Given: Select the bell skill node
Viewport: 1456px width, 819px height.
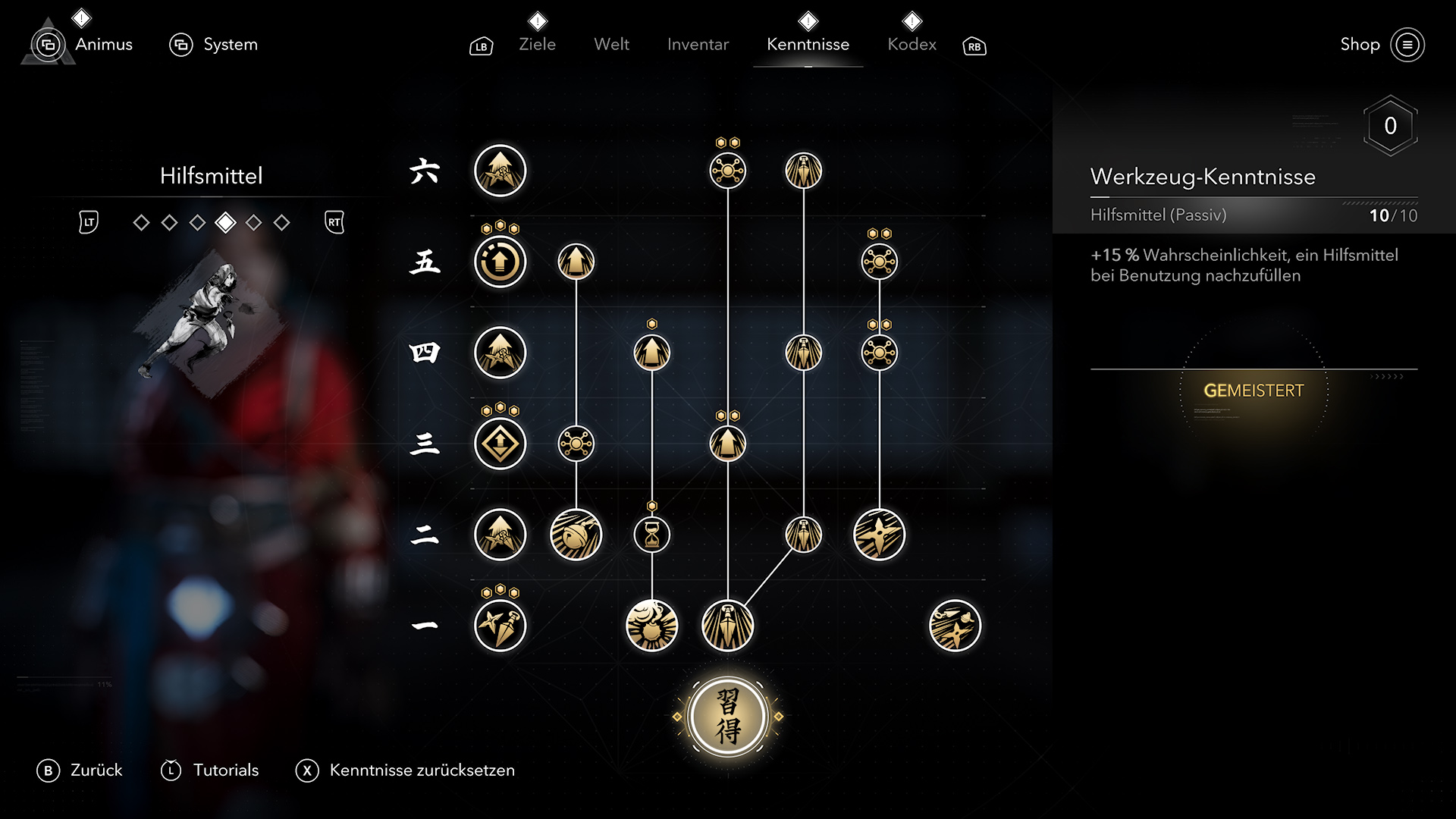Looking at the screenshot, I should (x=576, y=535).
